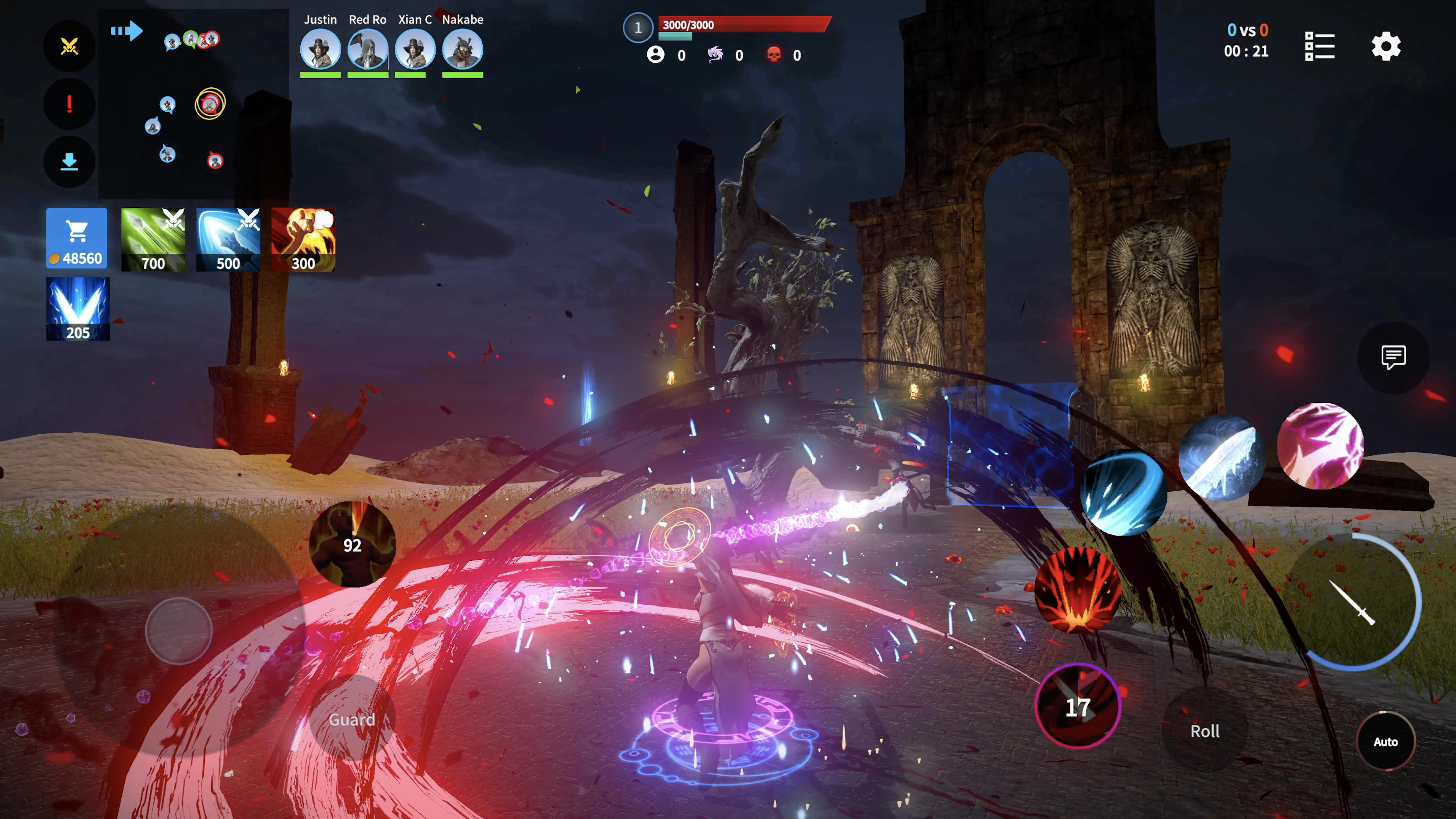Open the scoreboard list icon
Image resolution: width=1456 pixels, height=819 pixels.
(x=1319, y=46)
